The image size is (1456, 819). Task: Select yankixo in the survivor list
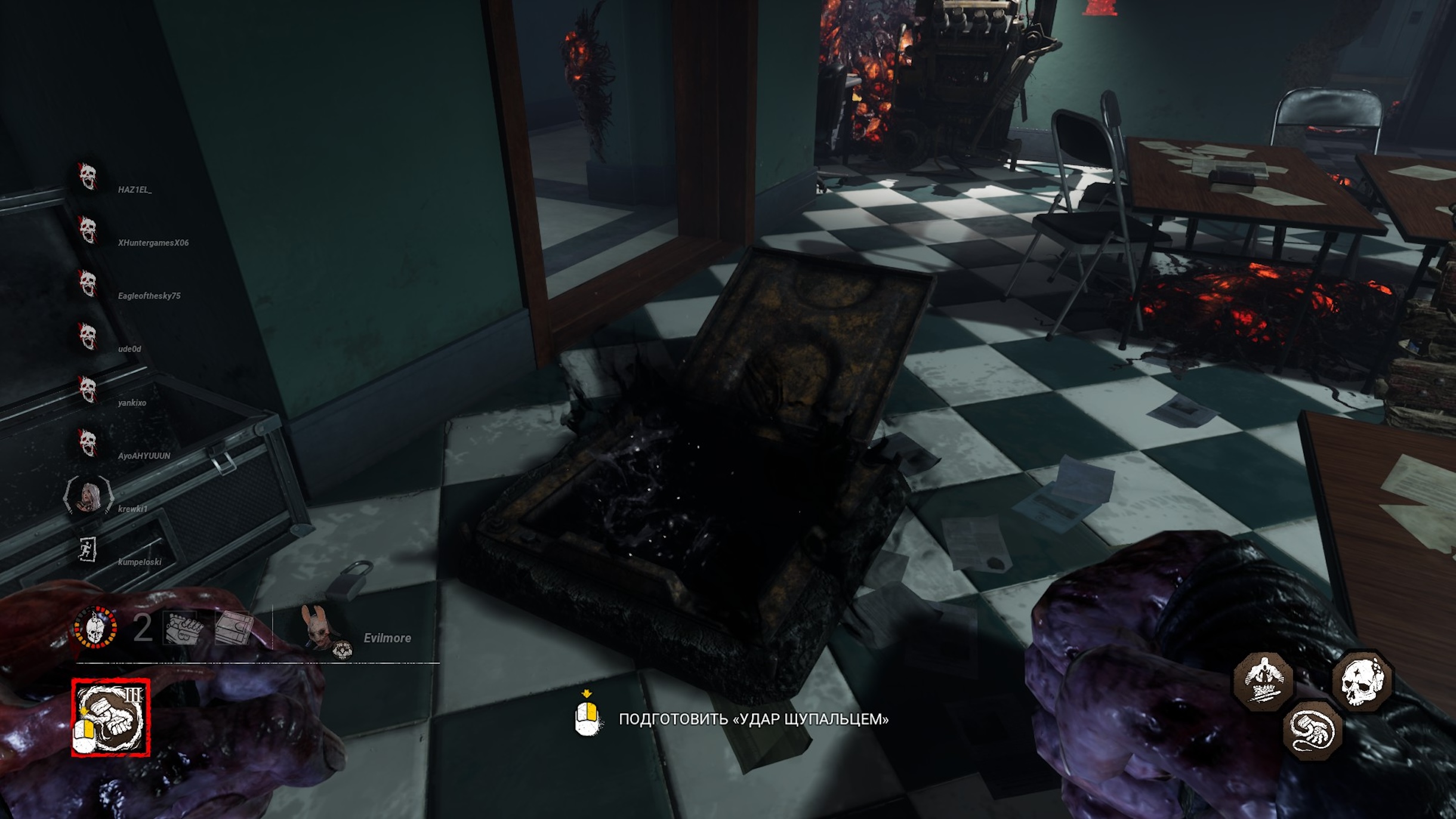[132, 403]
